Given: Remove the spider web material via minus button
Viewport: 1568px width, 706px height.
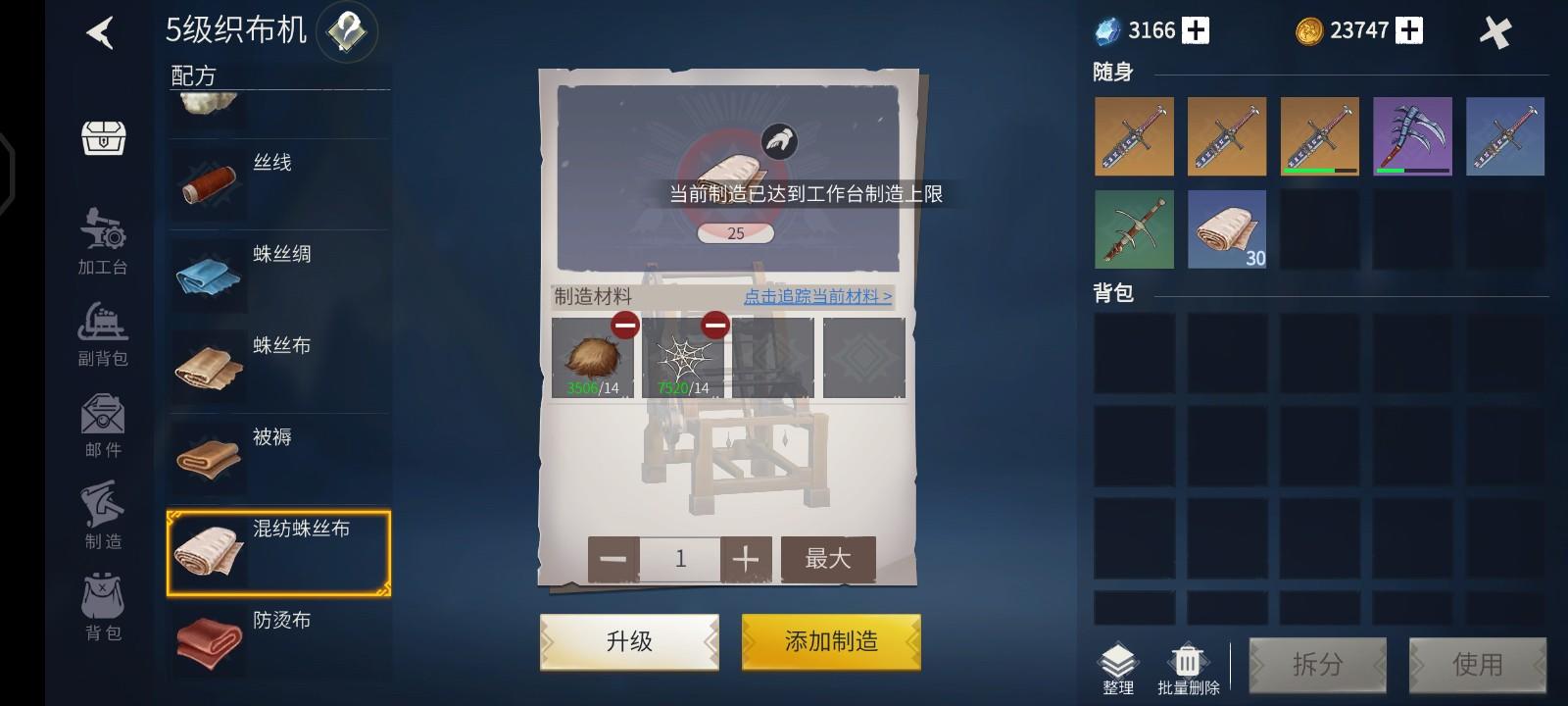Looking at the screenshot, I should coord(714,324).
